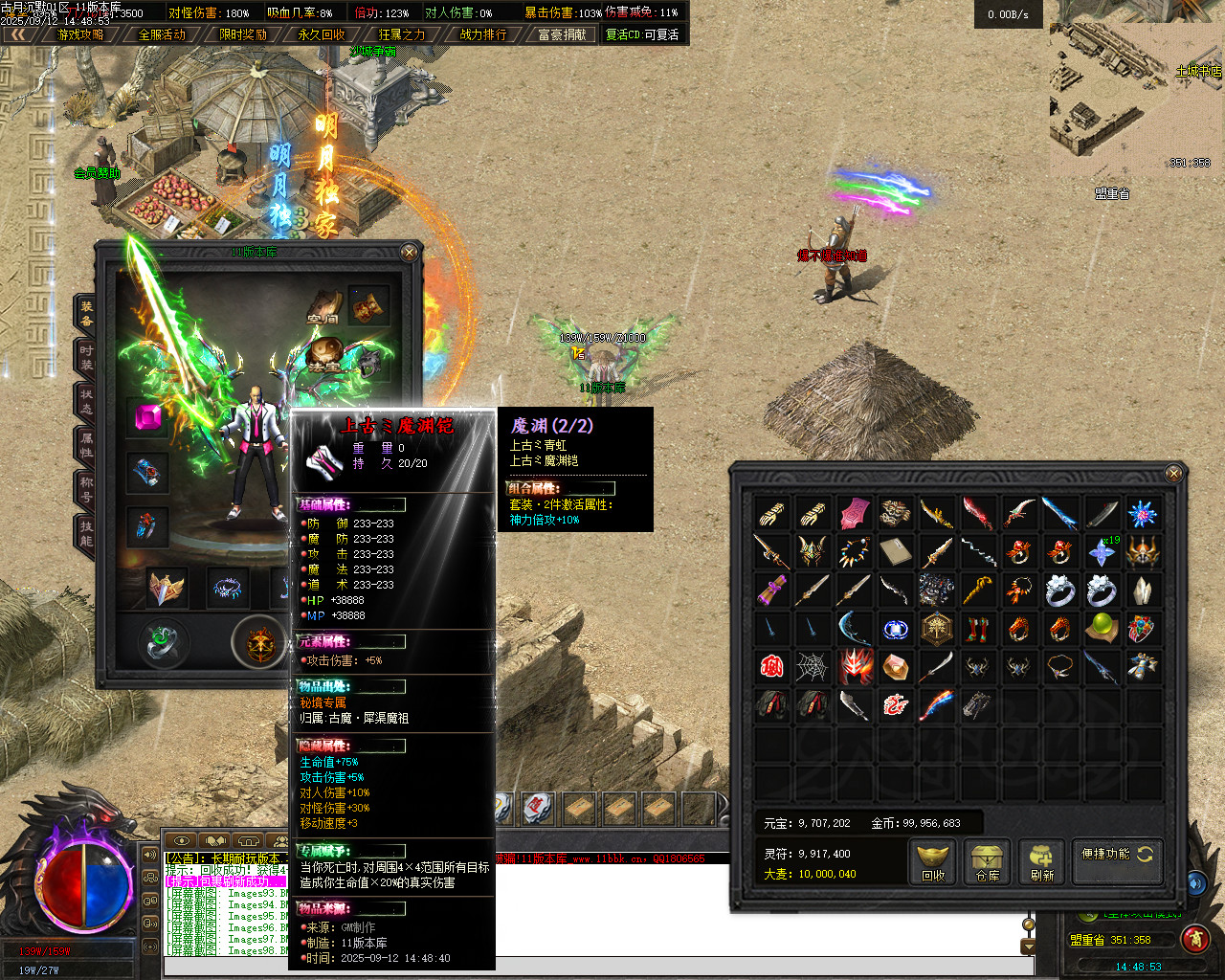
Task: View the 战力排行 power ranking
Action: [x=483, y=34]
